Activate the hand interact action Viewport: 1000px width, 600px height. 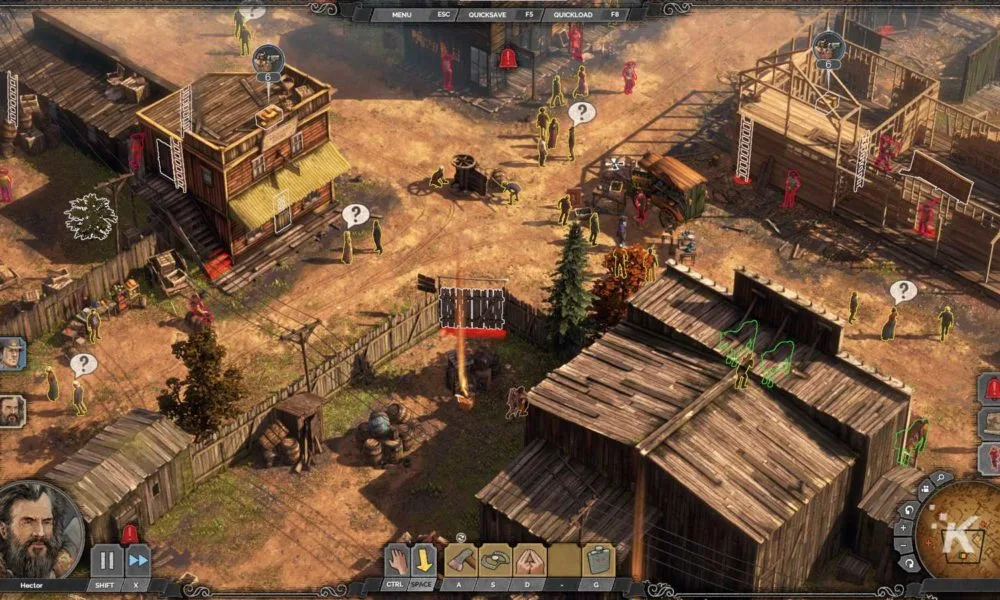pyautogui.click(x=398, y=561)
